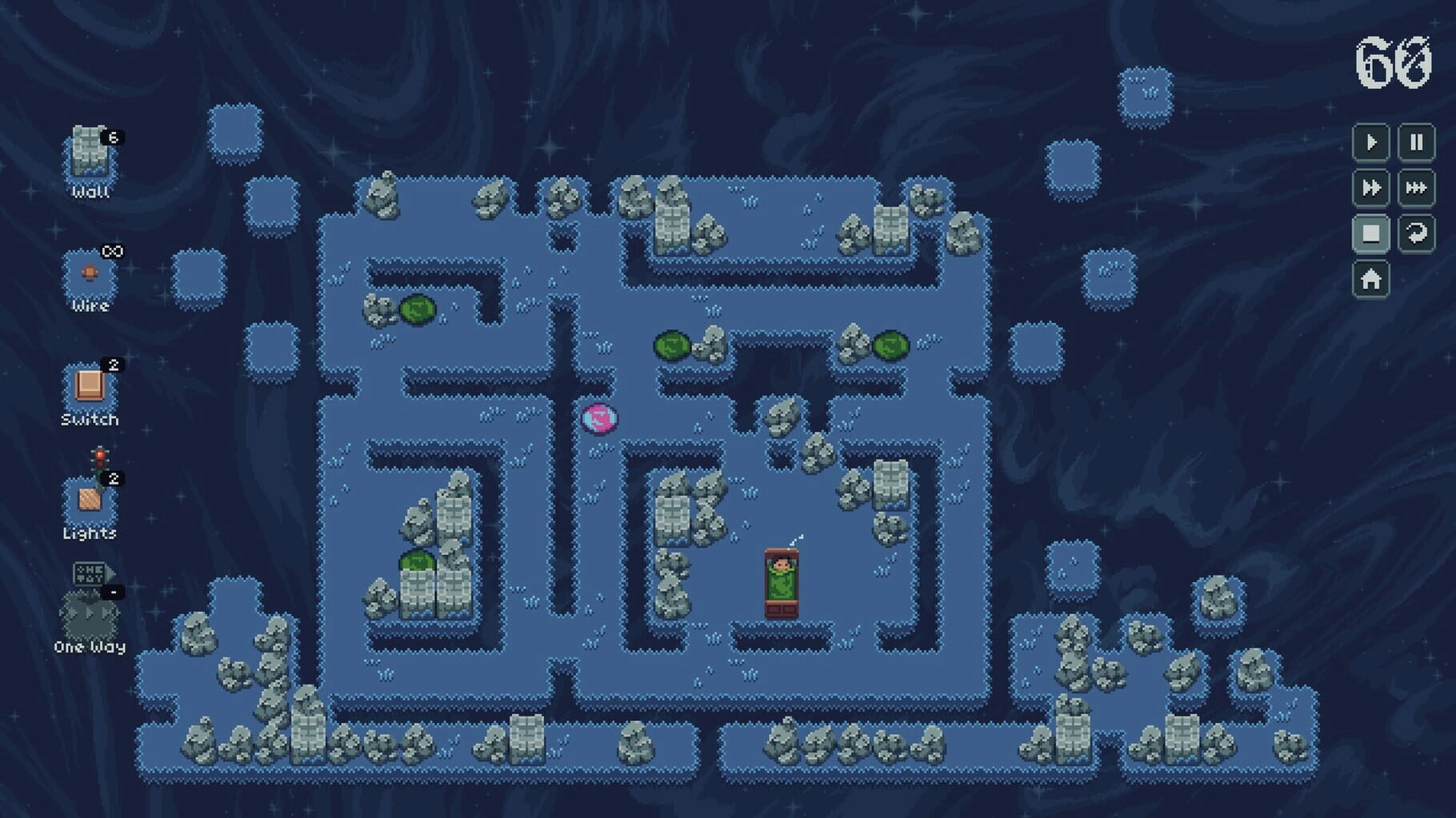Stop the simulation with the square button
The width and height of the screenshot is (1456, 818).
coord(1370,233)
